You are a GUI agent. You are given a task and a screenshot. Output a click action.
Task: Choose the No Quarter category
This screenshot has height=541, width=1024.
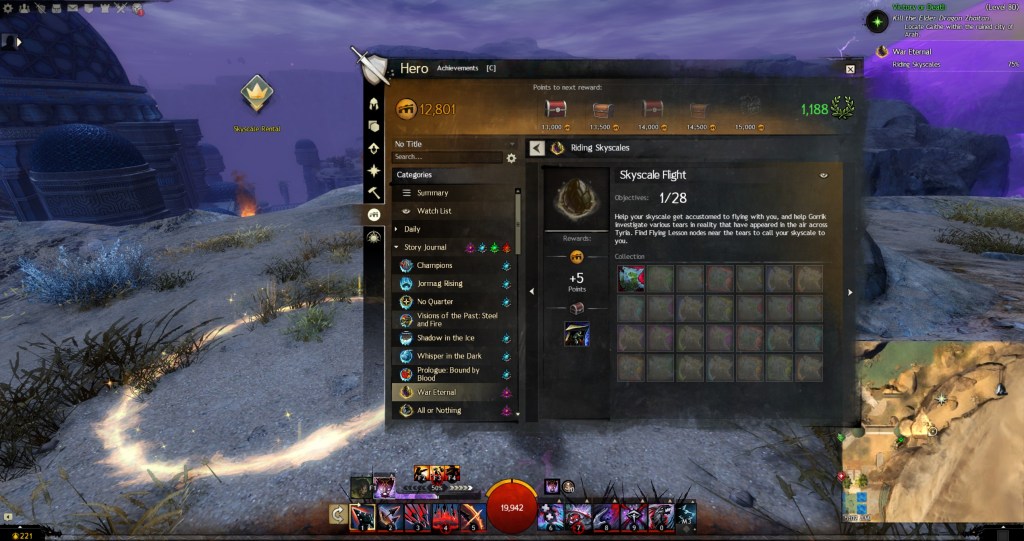435,302
